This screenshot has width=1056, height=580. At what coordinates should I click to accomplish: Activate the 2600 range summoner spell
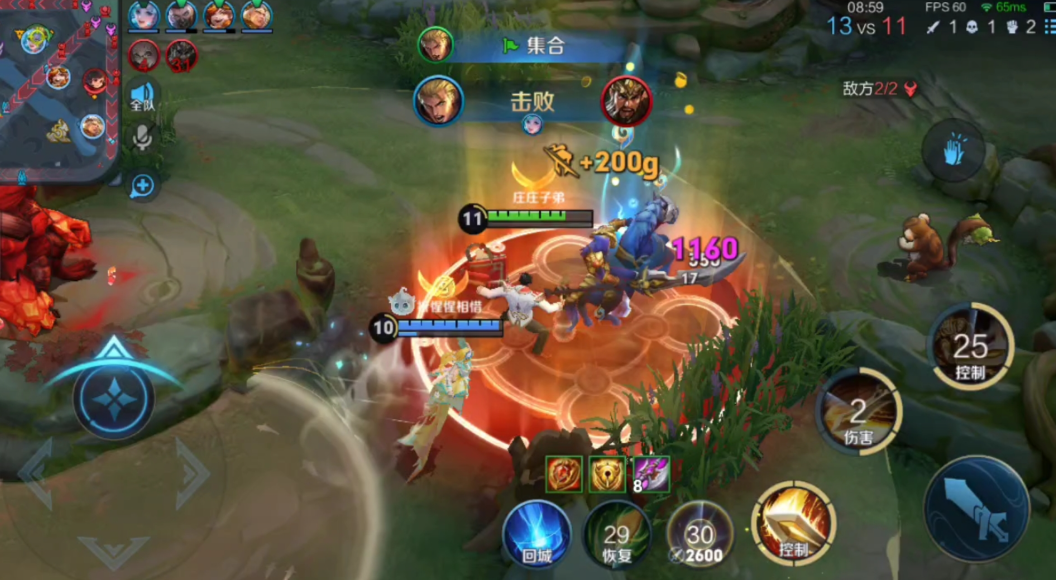coord(700,533)
